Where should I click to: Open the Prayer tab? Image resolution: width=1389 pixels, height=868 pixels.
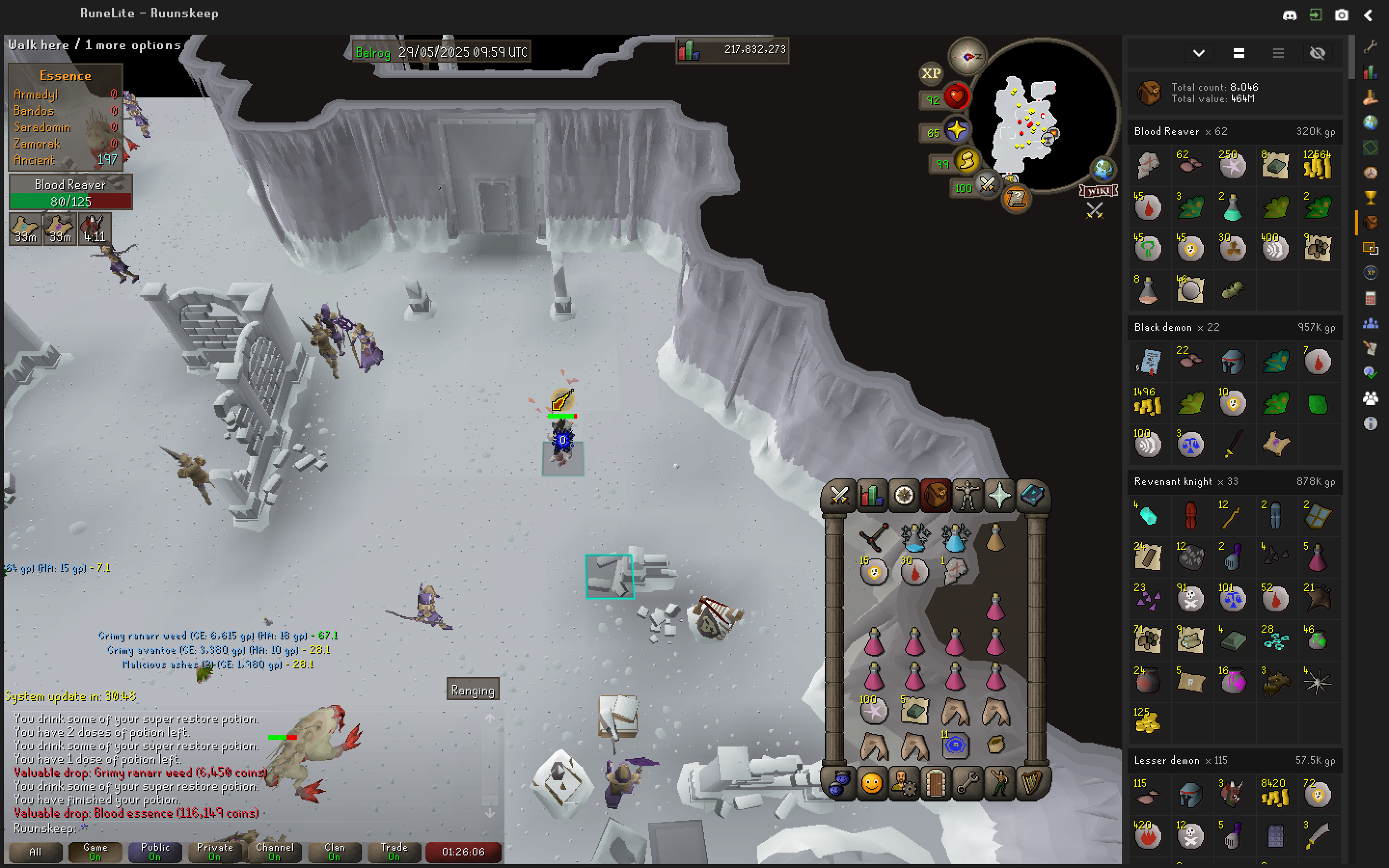coord(999,495)
